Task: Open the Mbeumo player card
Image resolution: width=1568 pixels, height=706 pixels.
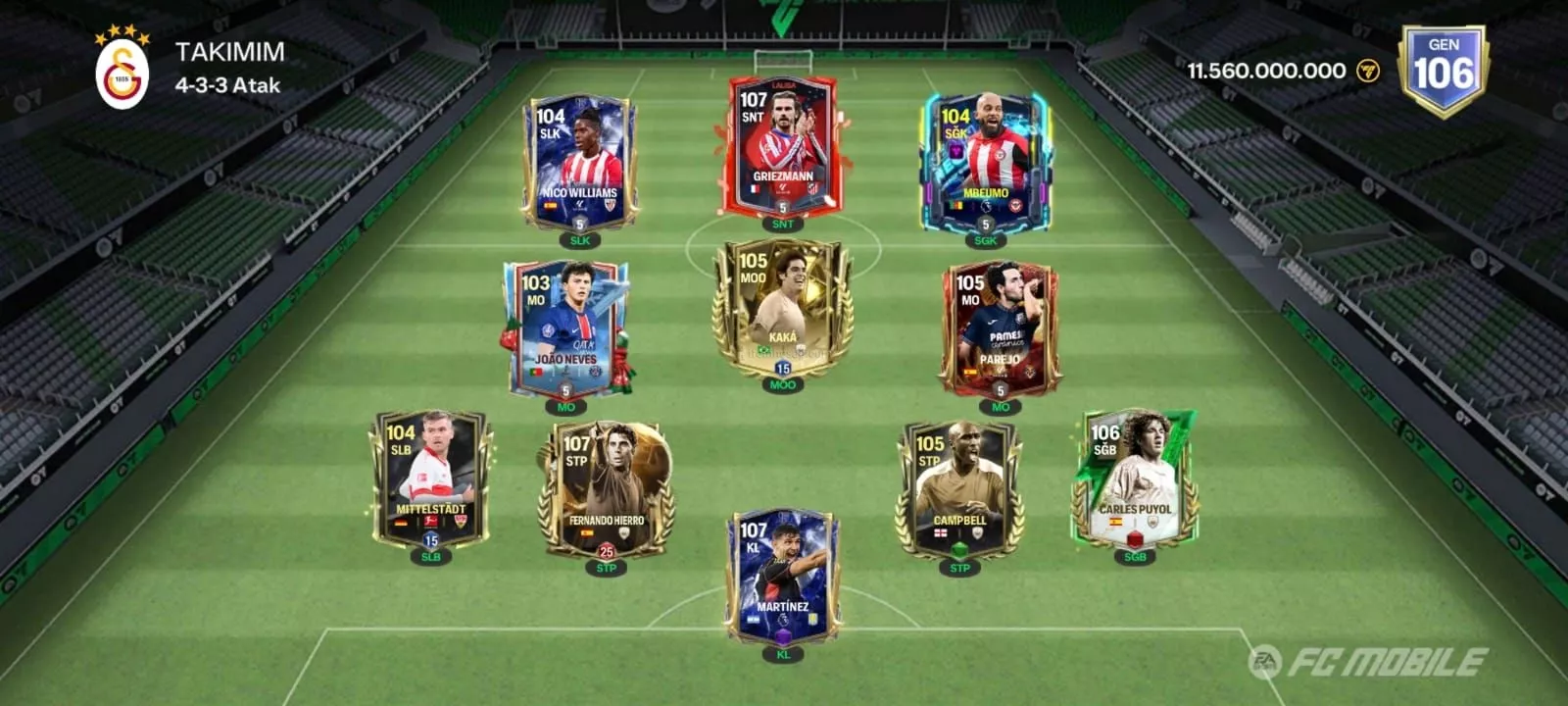Action: 984,164
